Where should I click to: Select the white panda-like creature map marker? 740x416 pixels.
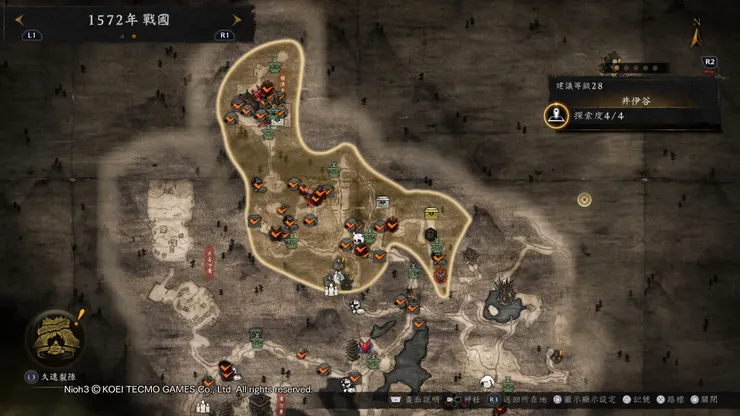(357, 240)
